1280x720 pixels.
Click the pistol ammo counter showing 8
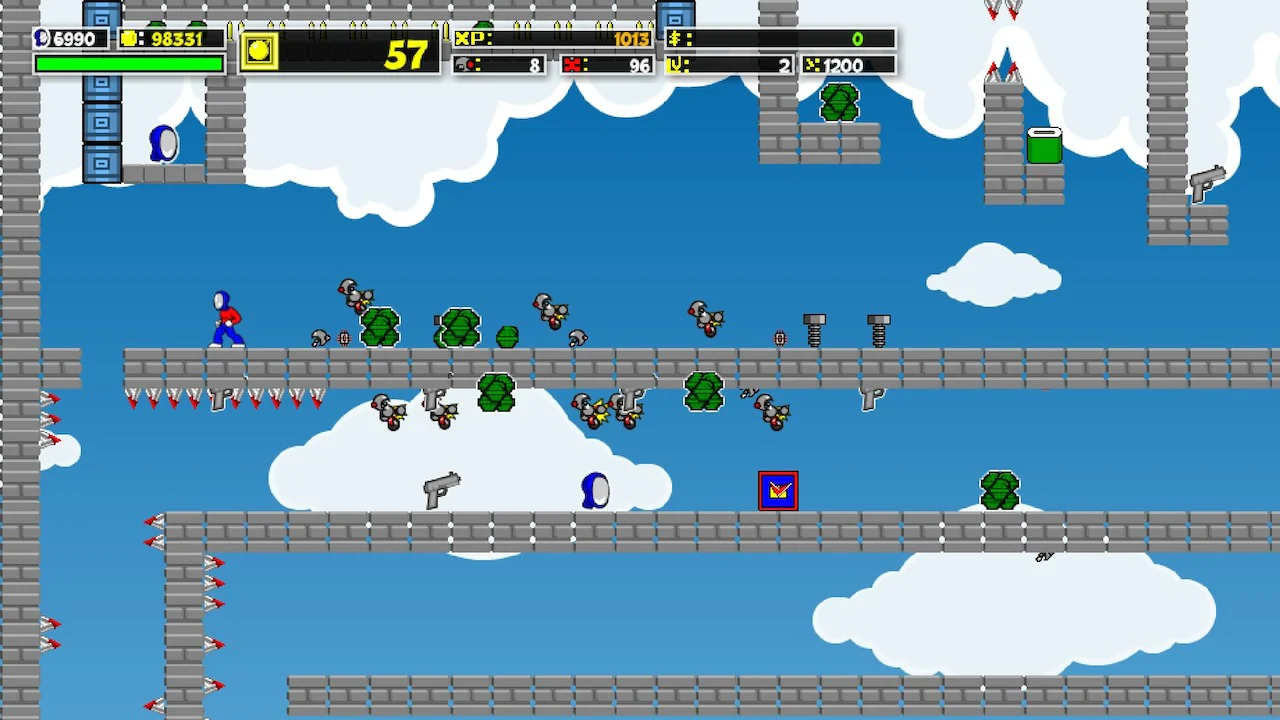(500, 65)
